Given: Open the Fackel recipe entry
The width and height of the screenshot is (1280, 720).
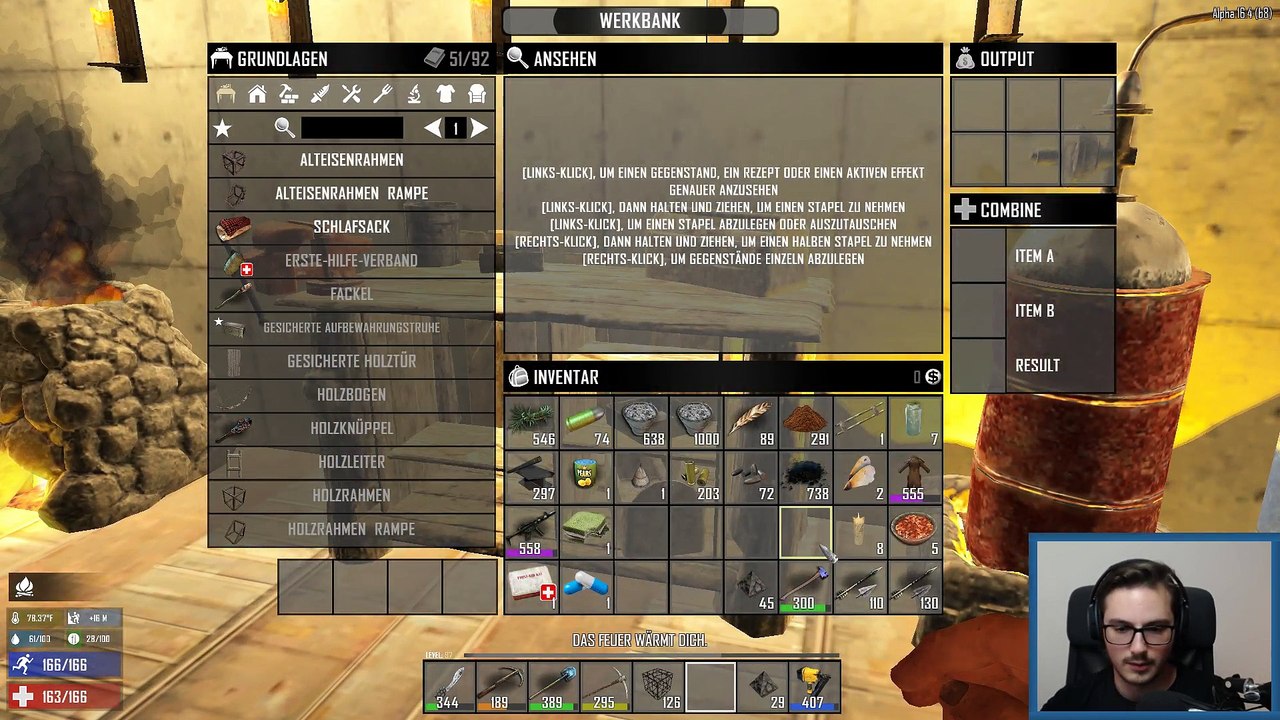Looking at the screenshot, I should point(351,294).
